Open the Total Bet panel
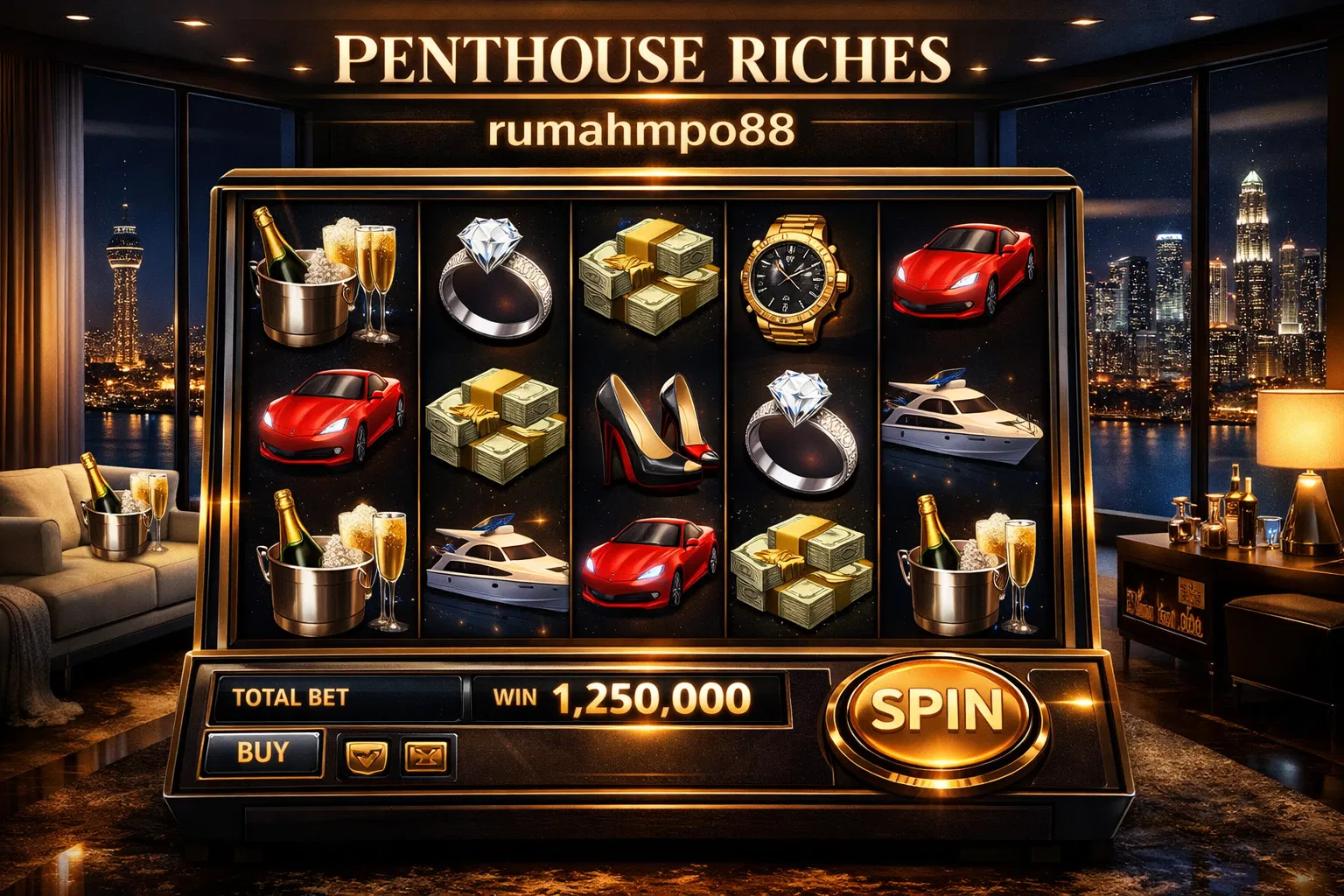This screenshot has width=1344, height=896. point(336,698)
